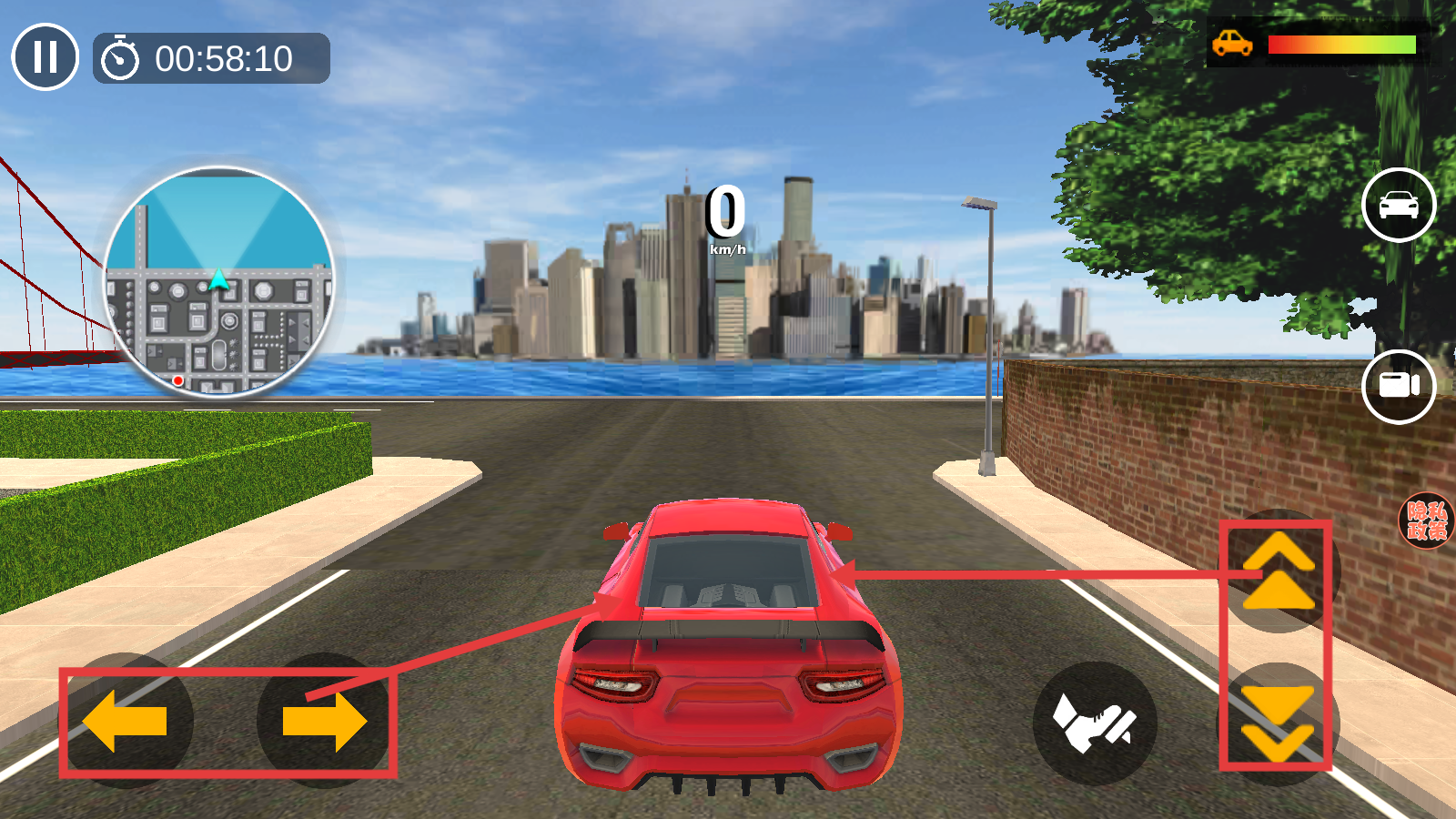The width and height of the screenshot is (1456, 819).
Task: Open the car selection icon
Action: click(1399, 205)
